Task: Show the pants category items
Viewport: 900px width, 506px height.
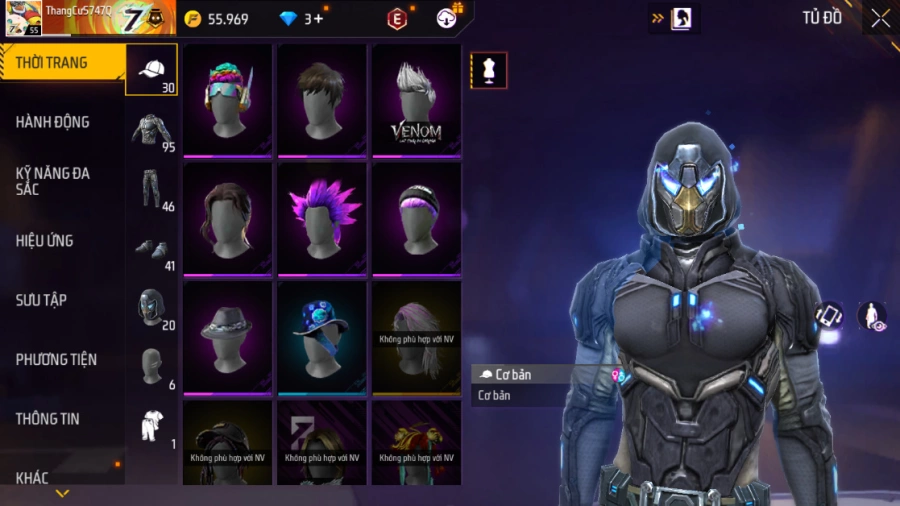Action: click(x=152, y=189)
